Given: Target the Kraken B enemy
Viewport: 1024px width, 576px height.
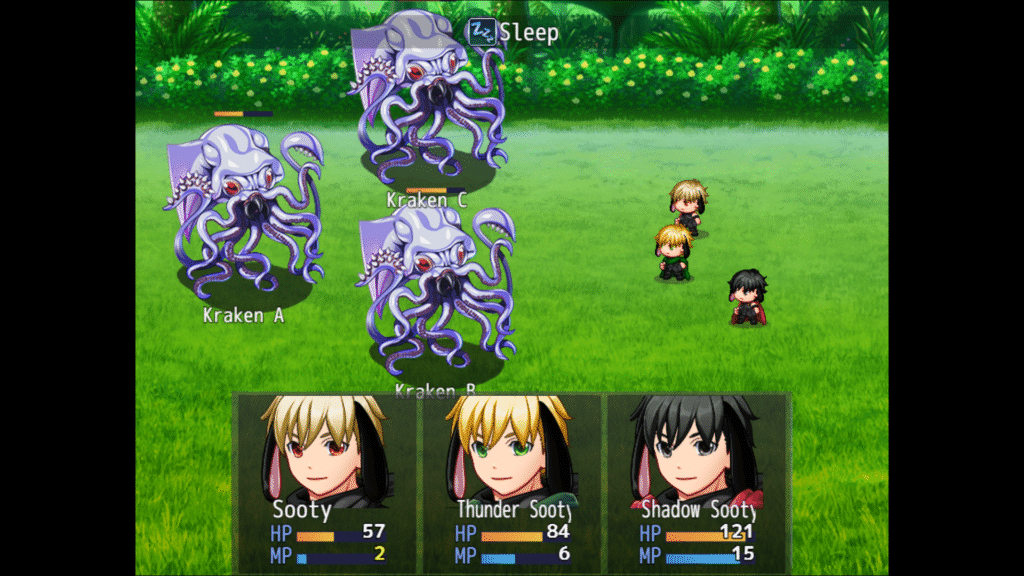Looking at the screenshot, I should [436, 290].
